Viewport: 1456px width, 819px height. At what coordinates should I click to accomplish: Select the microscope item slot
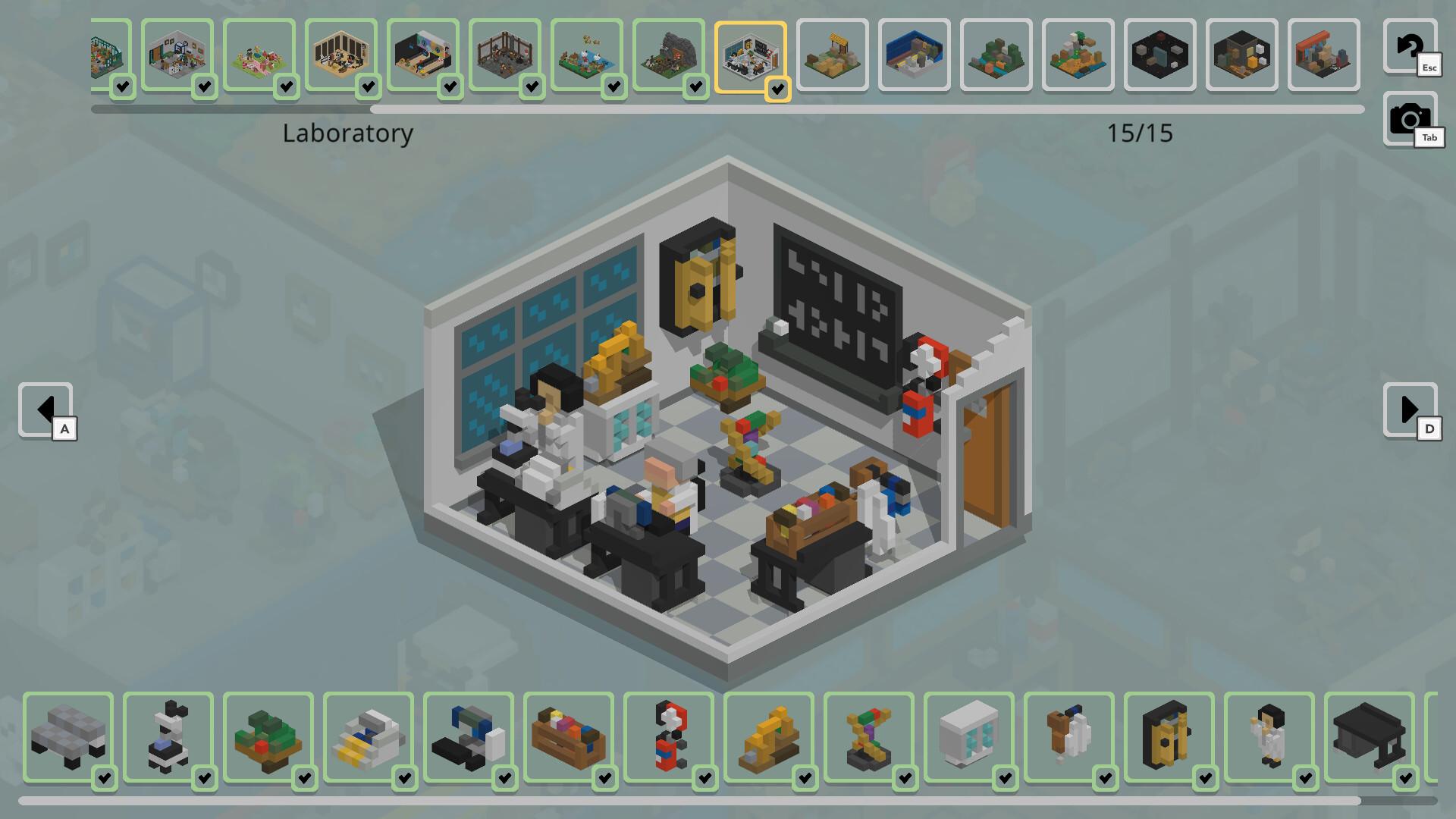point(168,736)
